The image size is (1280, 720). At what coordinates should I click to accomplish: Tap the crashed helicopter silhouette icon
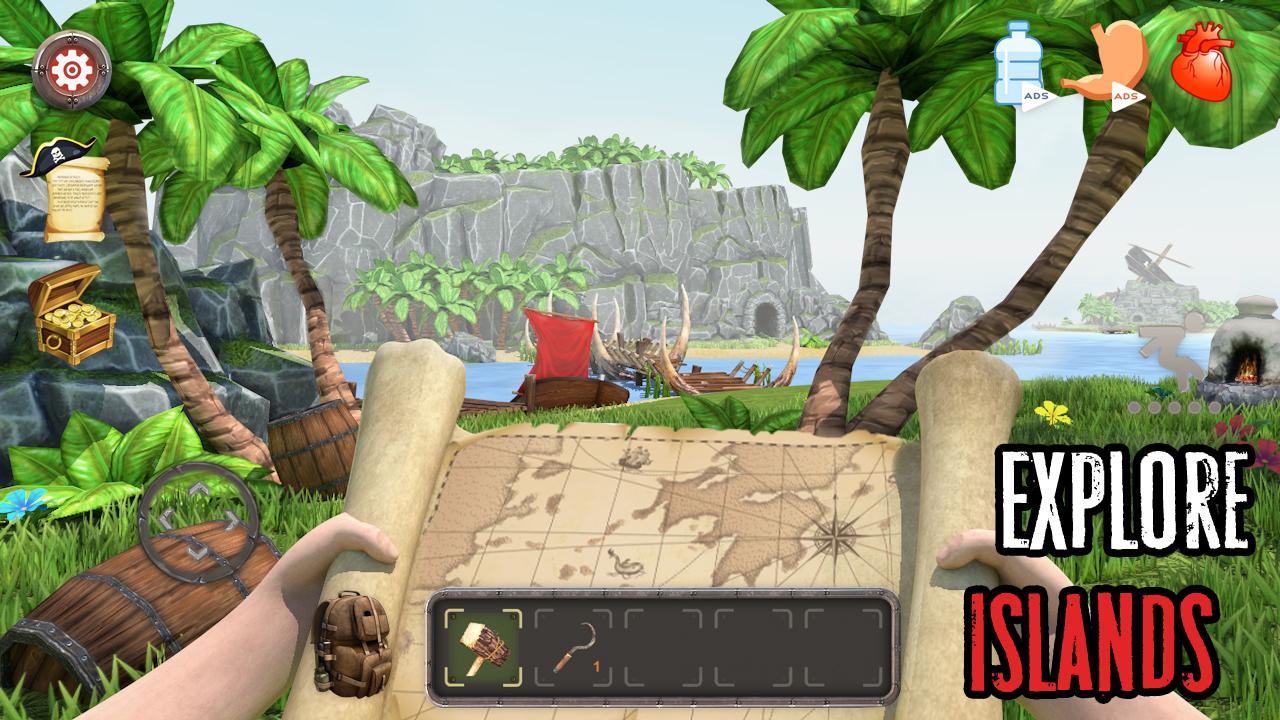(1147, 260)
